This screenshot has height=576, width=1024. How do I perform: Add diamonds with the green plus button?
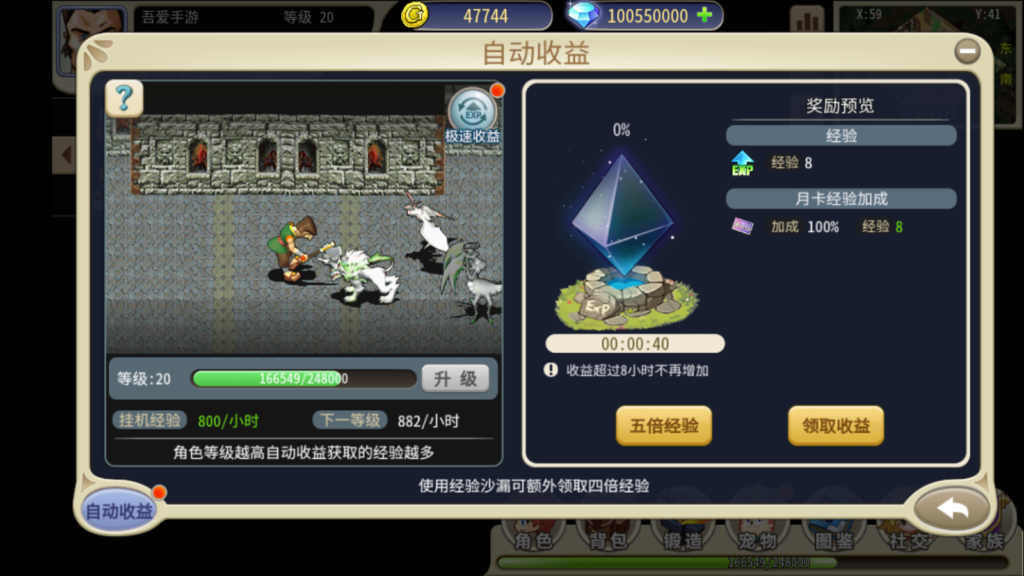pyautogui.click(x=705, y=15)
